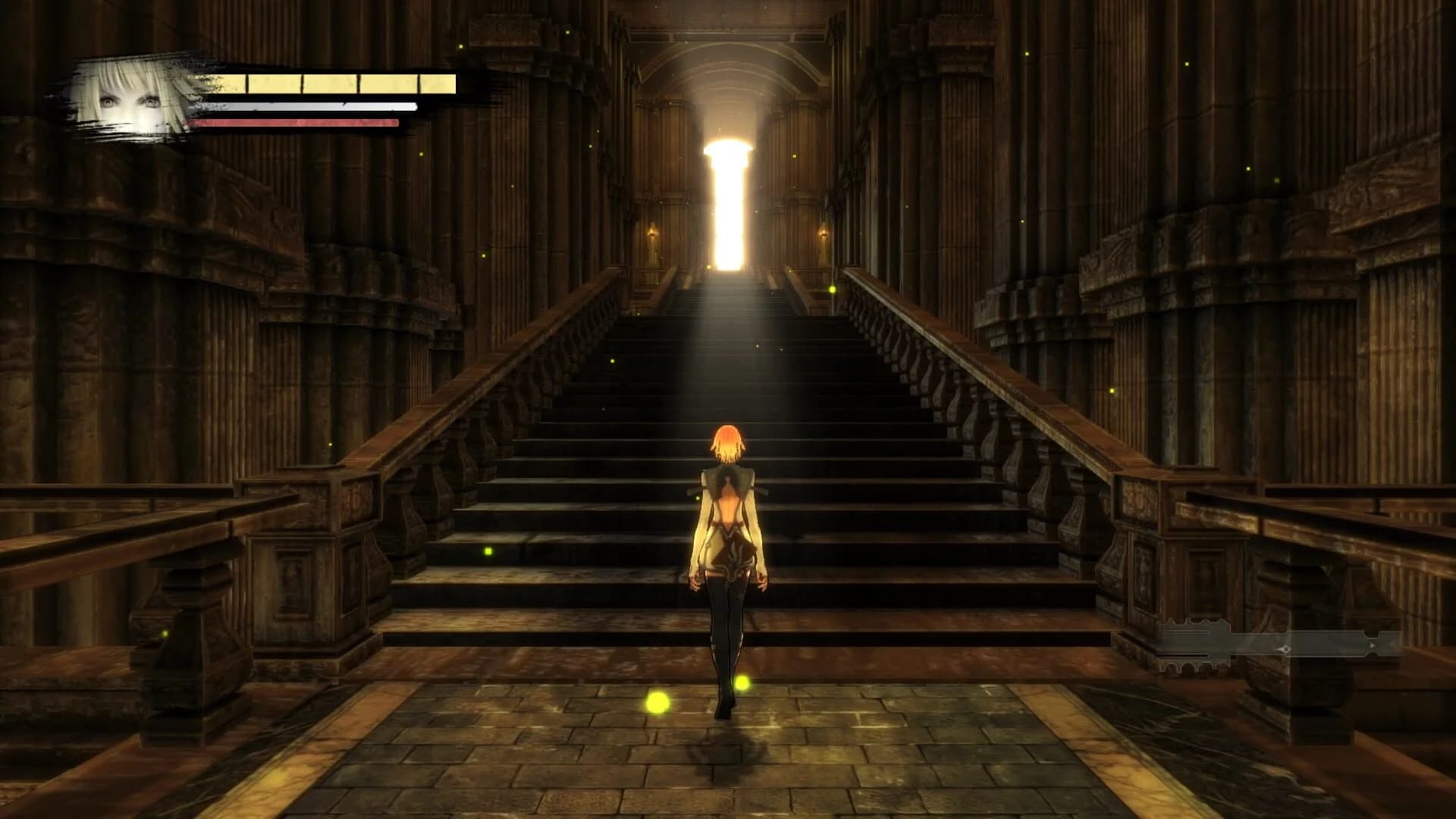Image resolution: width=1456 pixels, height=819 pixels.
Task: Click the diamond emblem on the sword icon
Action: coord(1285,649)
